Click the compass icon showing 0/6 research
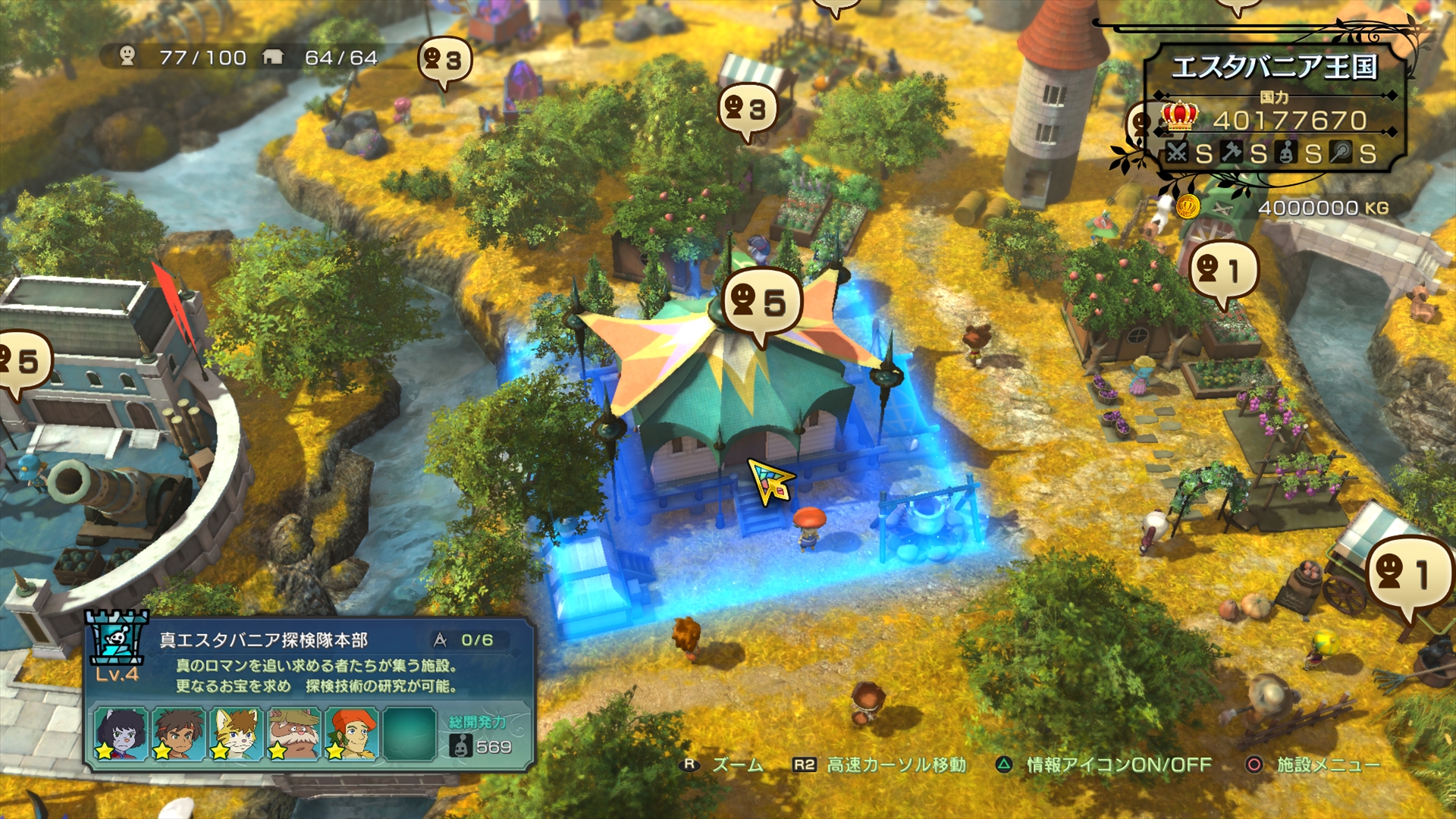This screenshot has width=1456, height=819. click(440, 641)
